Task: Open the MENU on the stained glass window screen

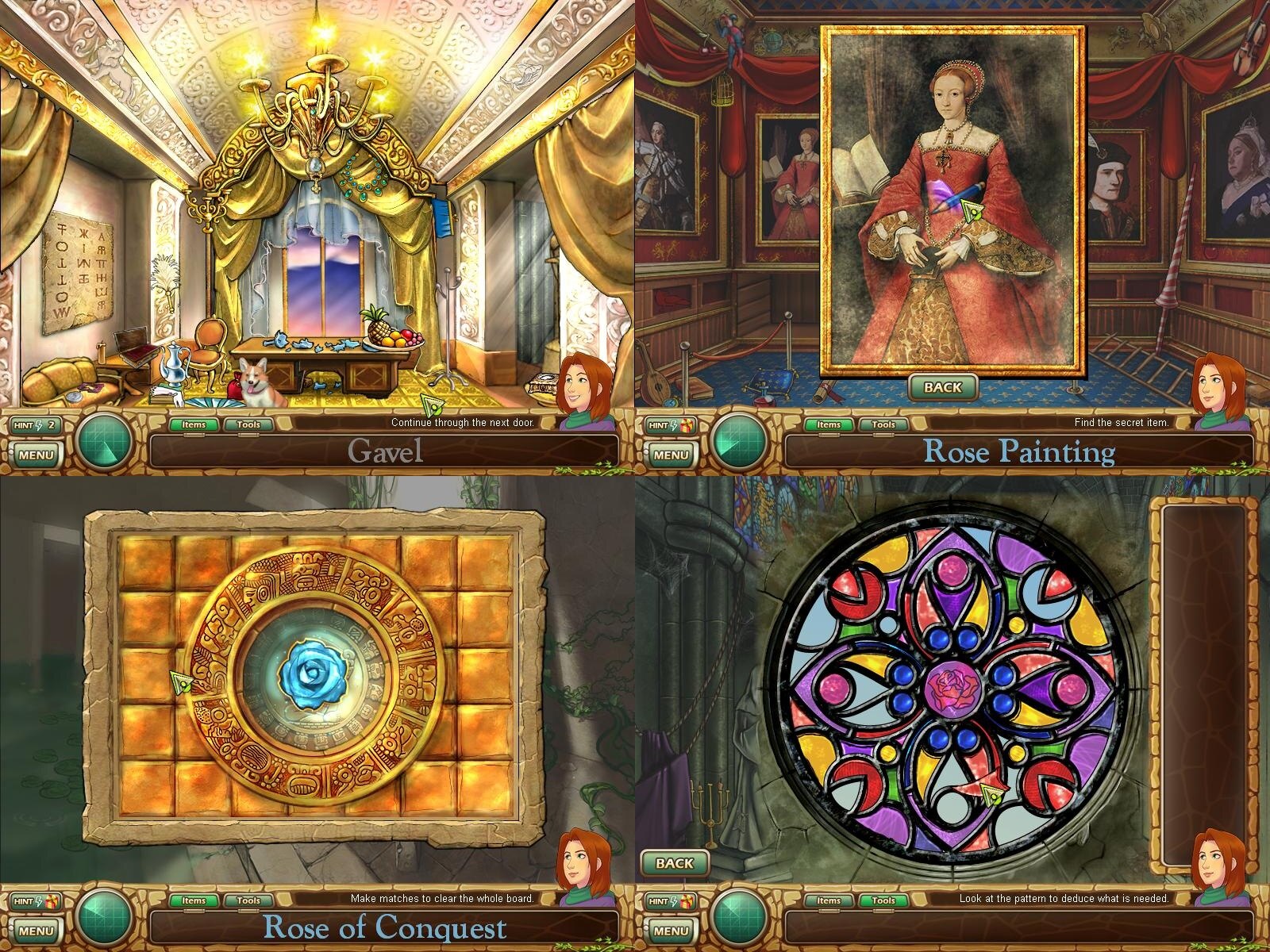Action: click(x=672, y=931)
